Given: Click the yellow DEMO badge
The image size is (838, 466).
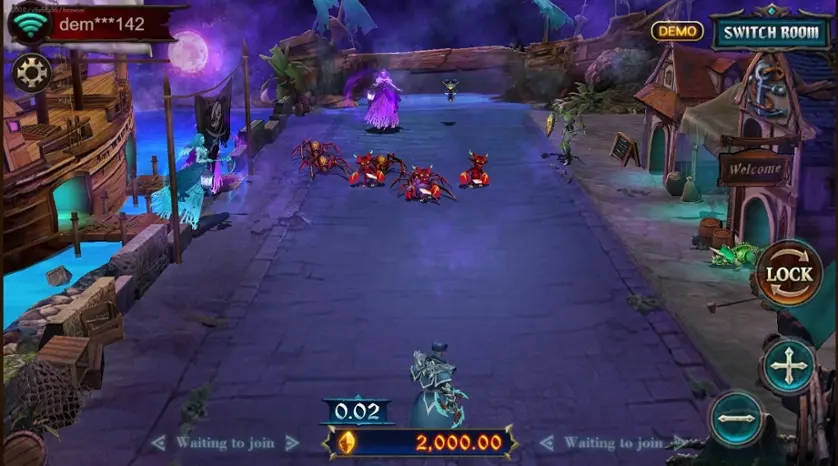Looking at the screenshot, I should pyautogui.click(x=677, y=31).
